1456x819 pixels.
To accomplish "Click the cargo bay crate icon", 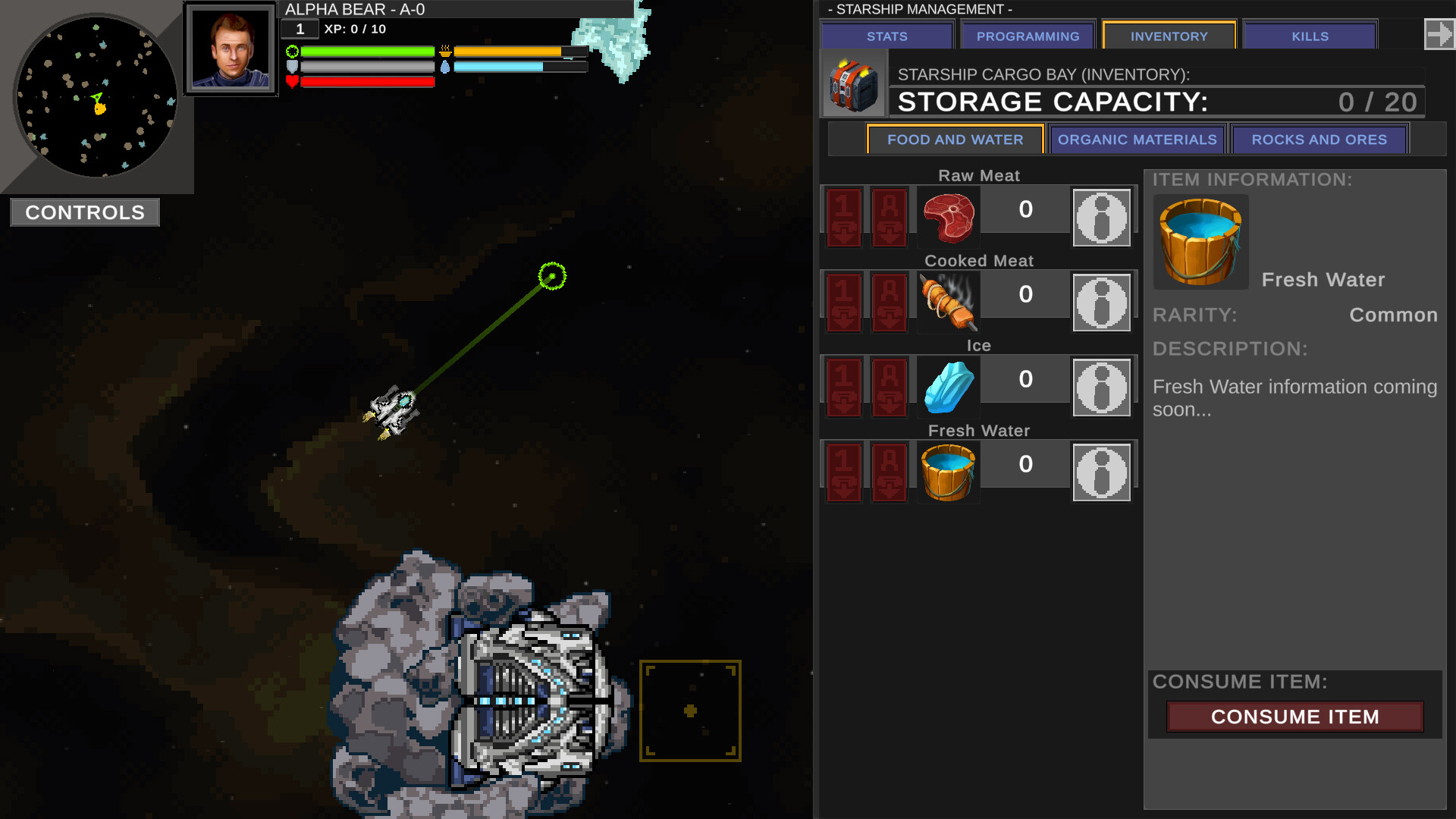I will coord(852,83).
